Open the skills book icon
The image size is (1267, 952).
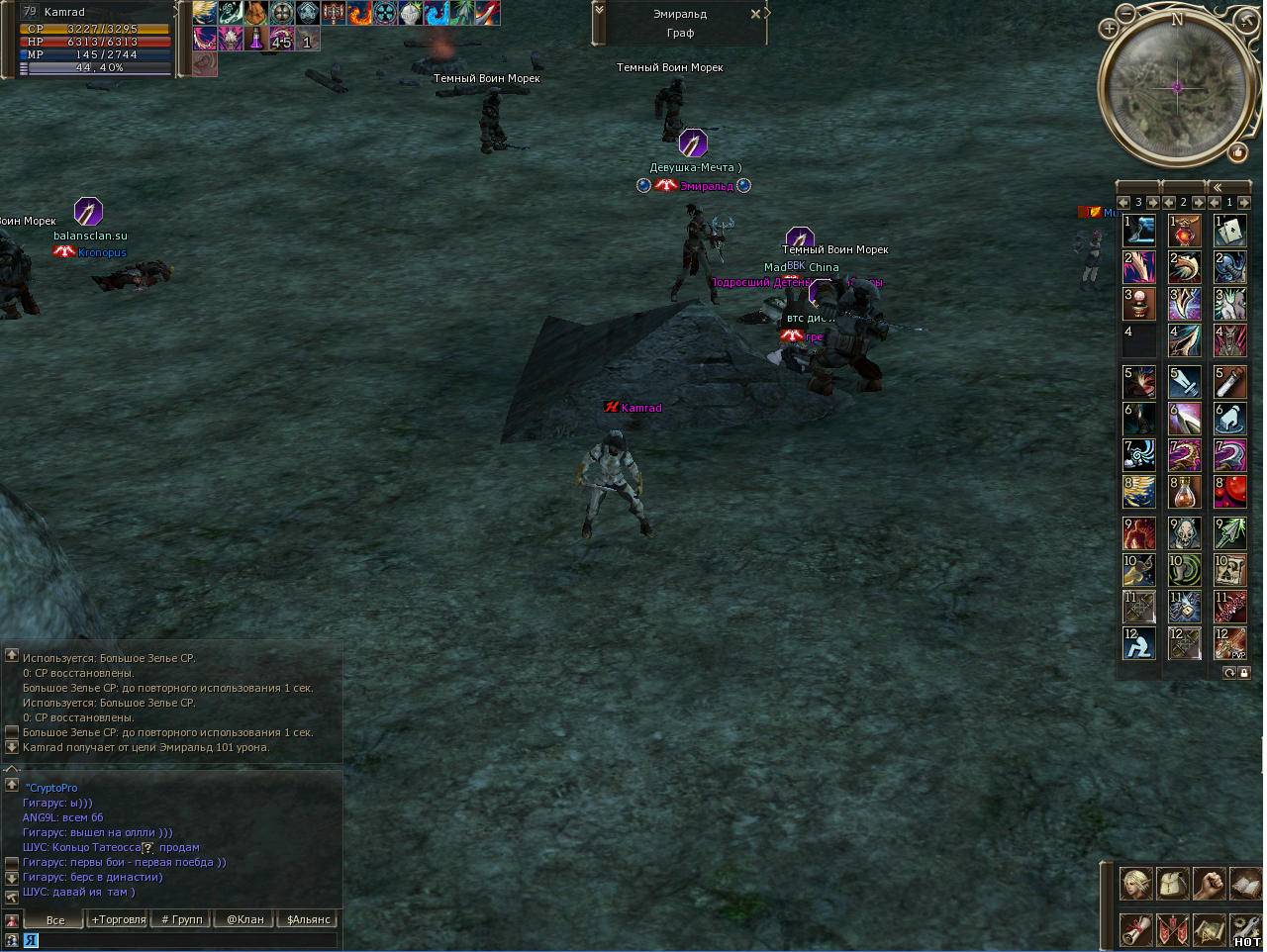1245,883
